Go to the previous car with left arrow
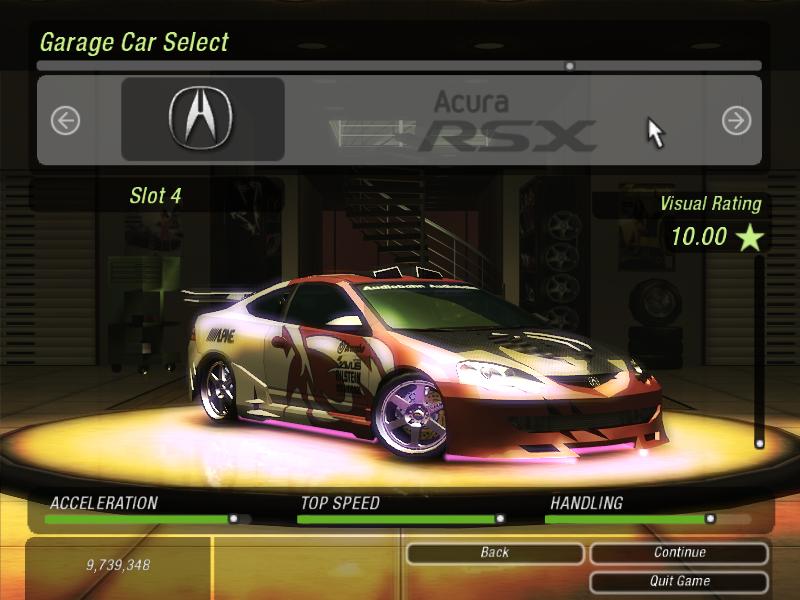Viewport: 800px width, 600px height. (65, 121)
